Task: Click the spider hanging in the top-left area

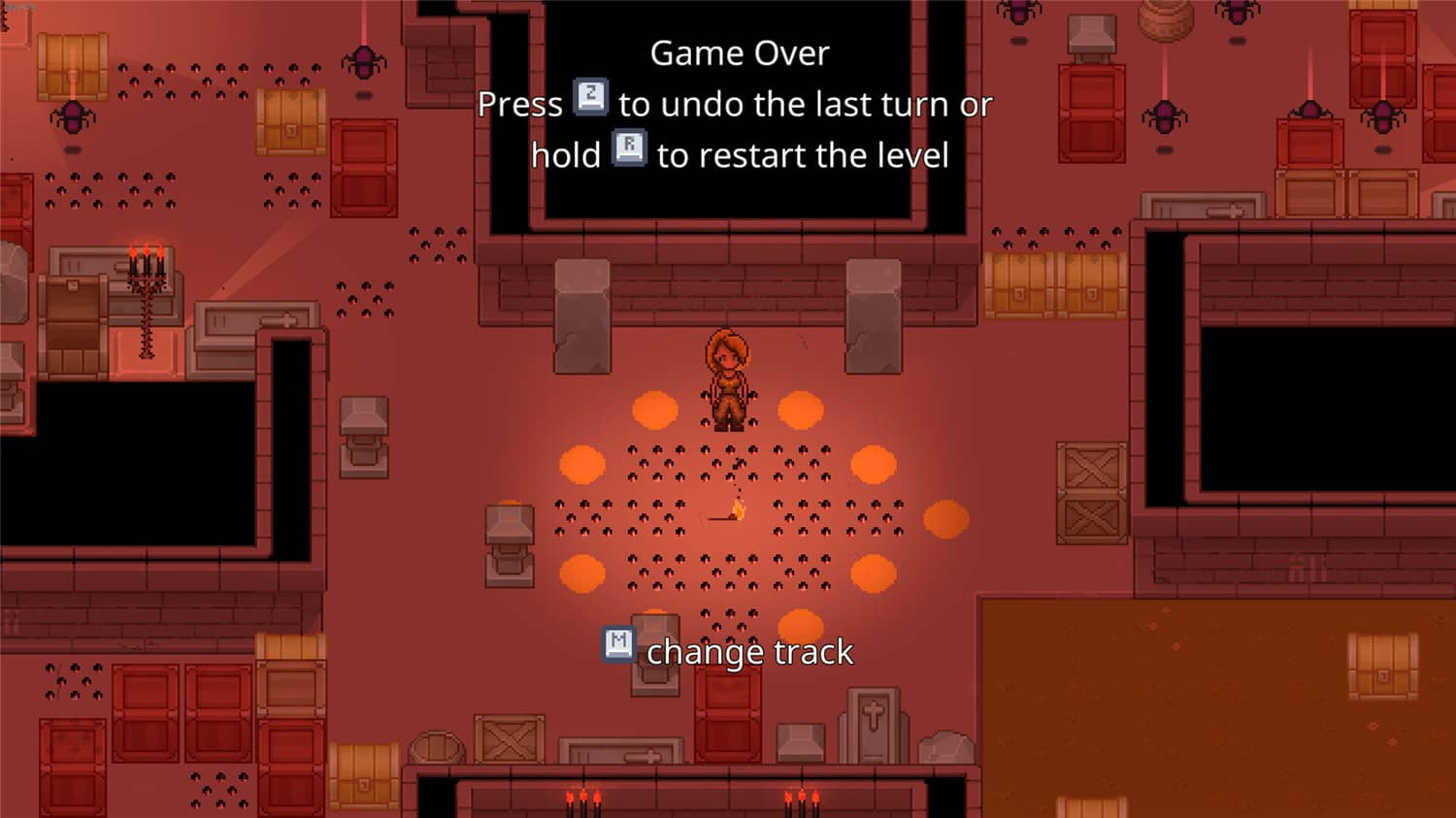Action: [73, 116]
